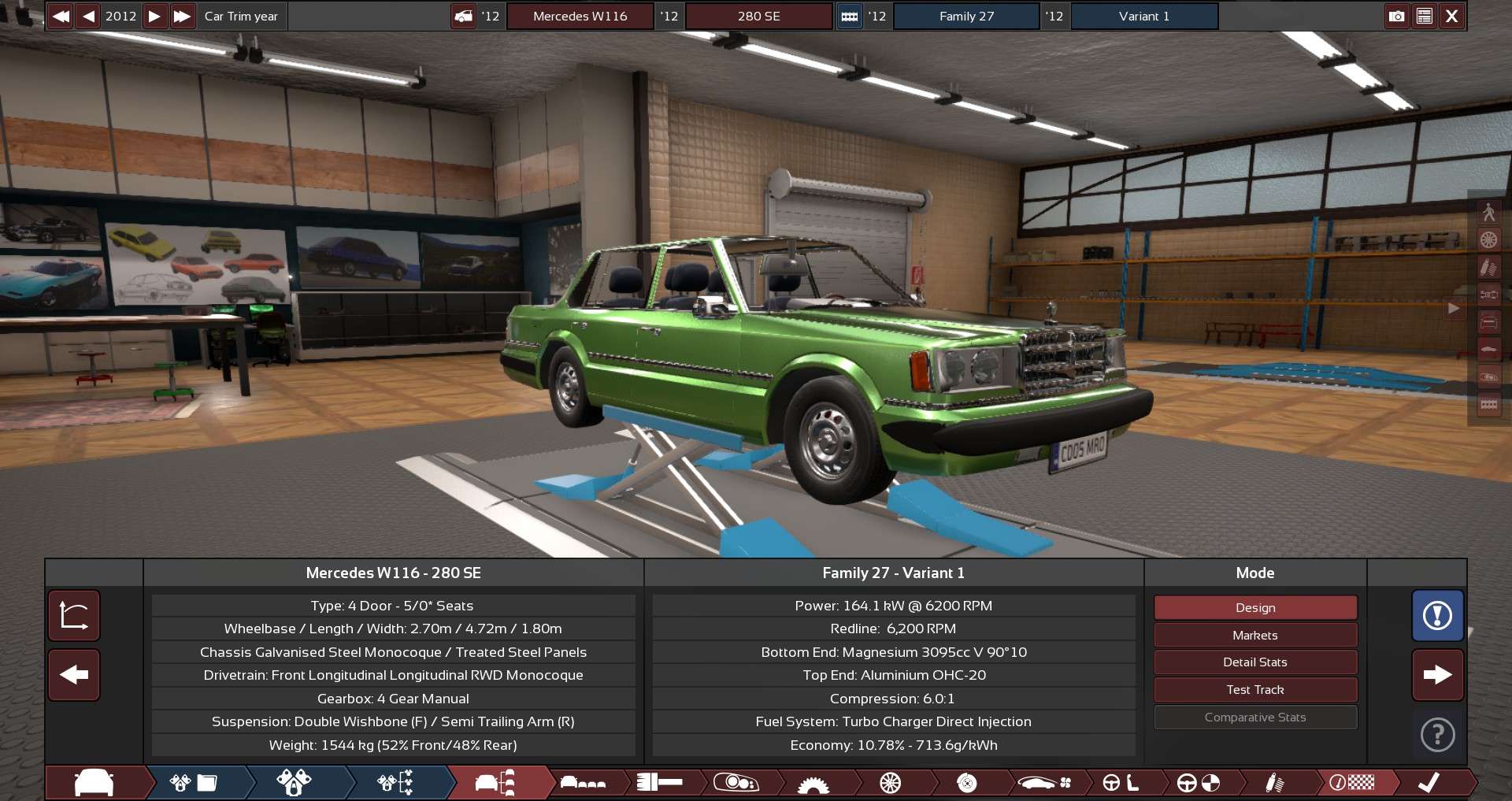1512x801 pixels.
Task: Switch to Markets mode
Action: 1254,635
